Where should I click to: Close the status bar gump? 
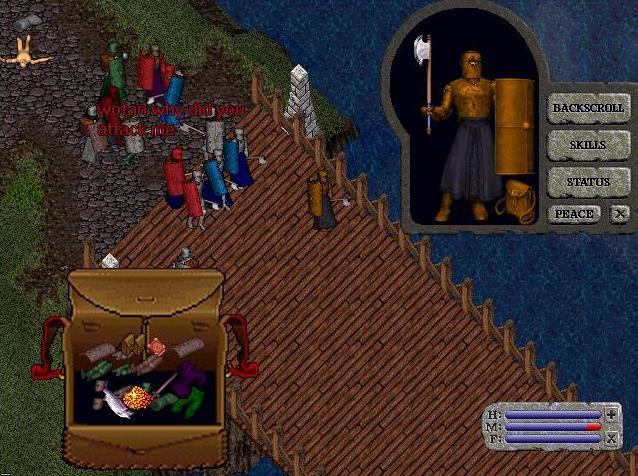(611, 437)
